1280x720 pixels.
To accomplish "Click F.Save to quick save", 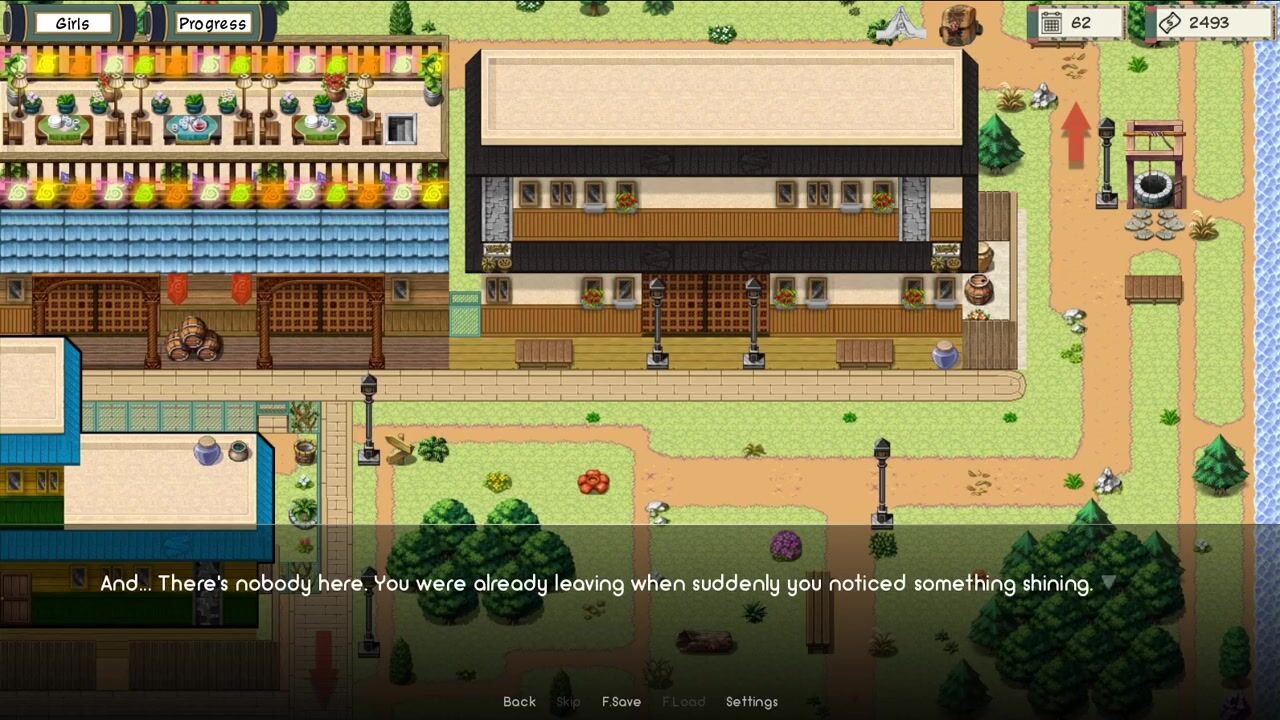I will pyautogui.click(x=621, y=702).
